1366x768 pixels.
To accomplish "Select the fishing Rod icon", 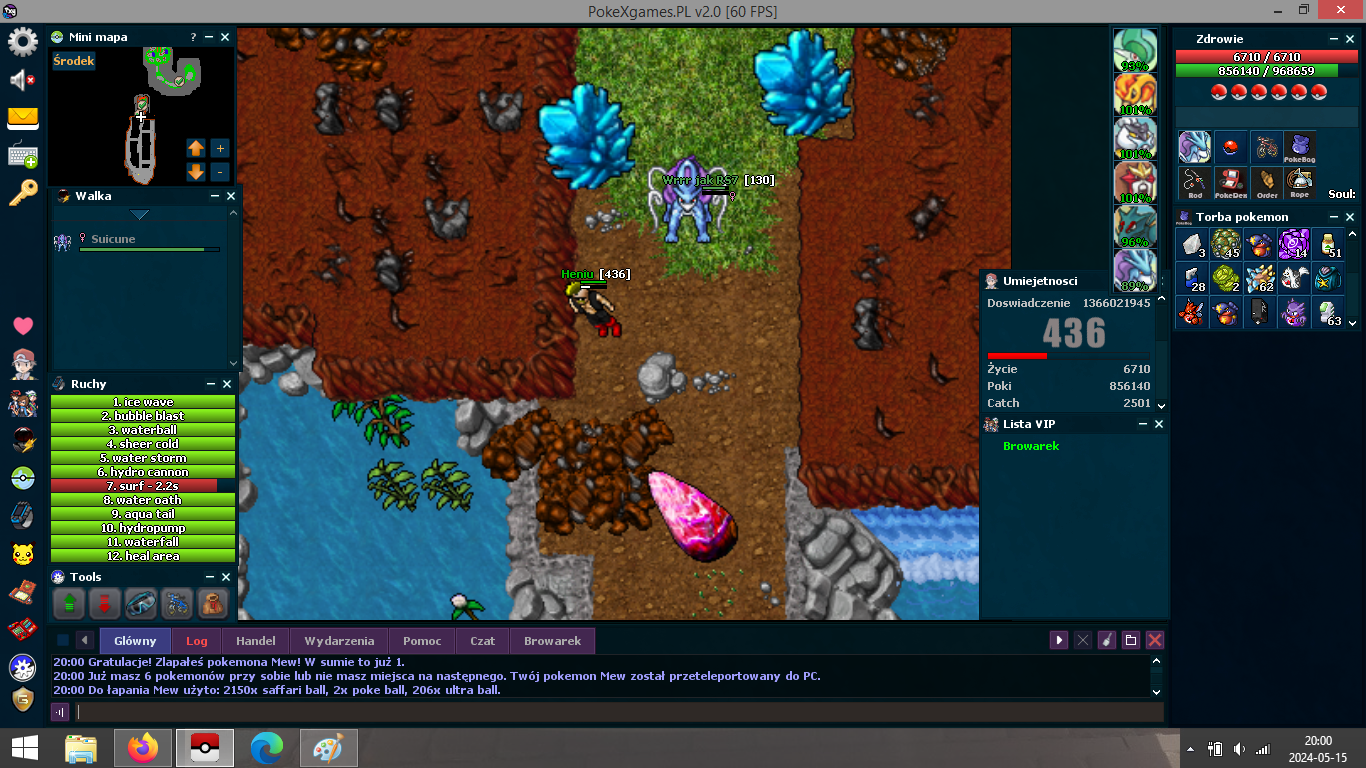I will 1195,183.
